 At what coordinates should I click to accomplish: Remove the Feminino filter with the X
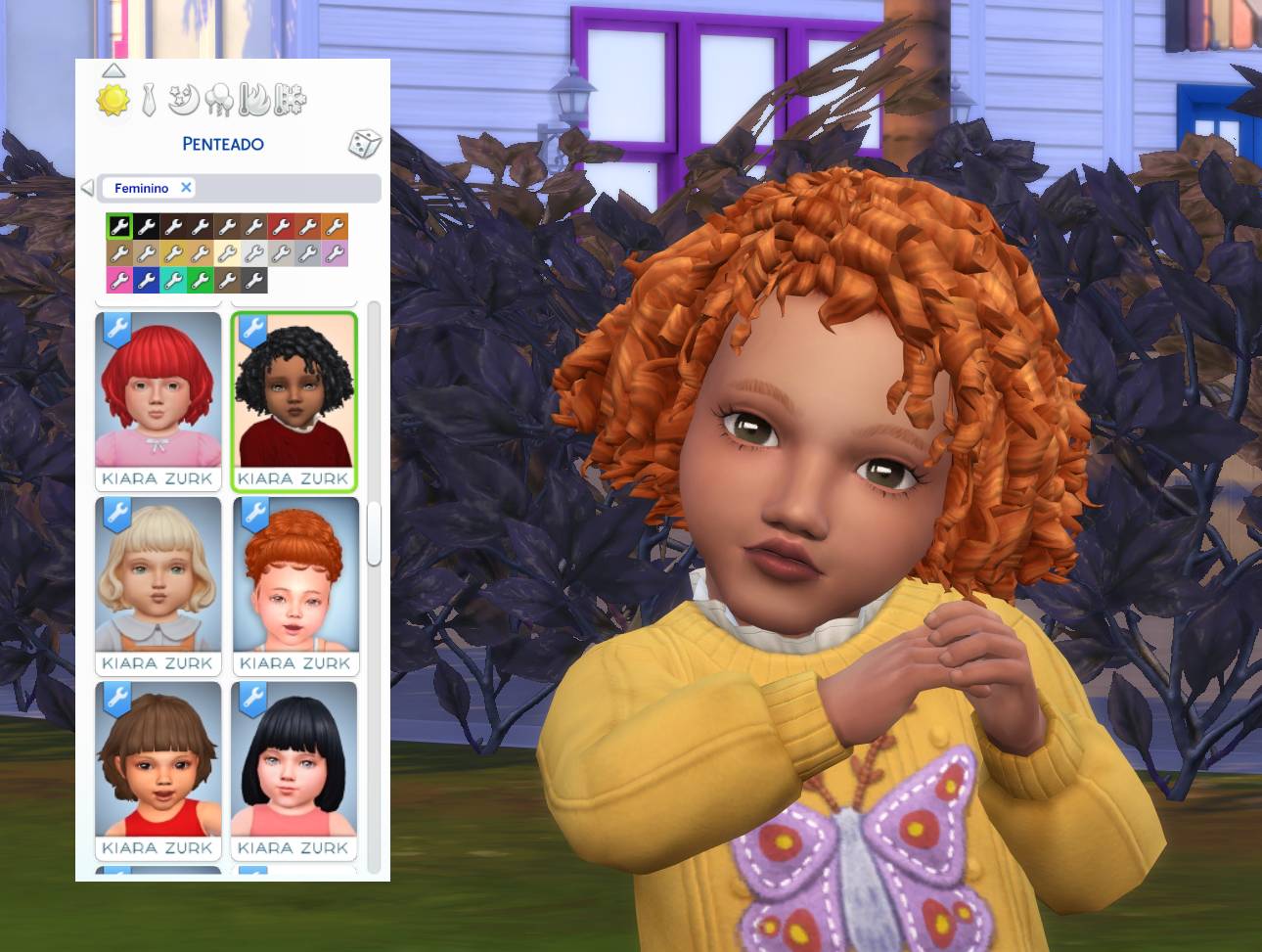(x=186, y=188)
